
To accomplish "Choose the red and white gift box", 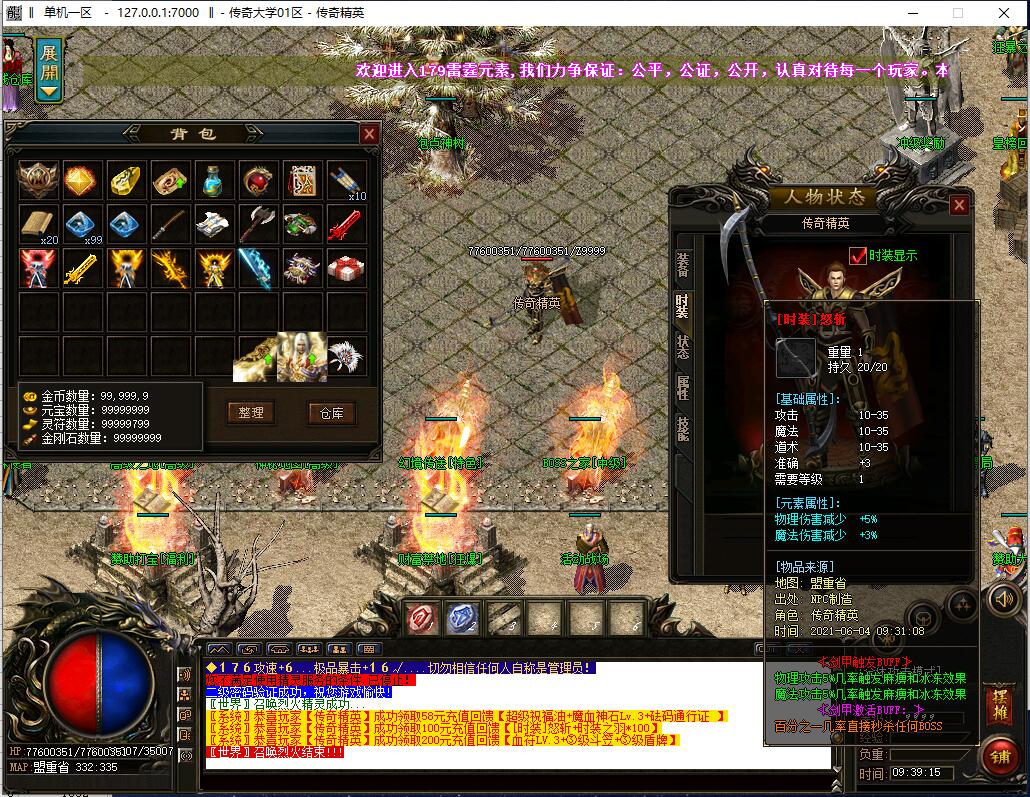I will coord(347,268).
